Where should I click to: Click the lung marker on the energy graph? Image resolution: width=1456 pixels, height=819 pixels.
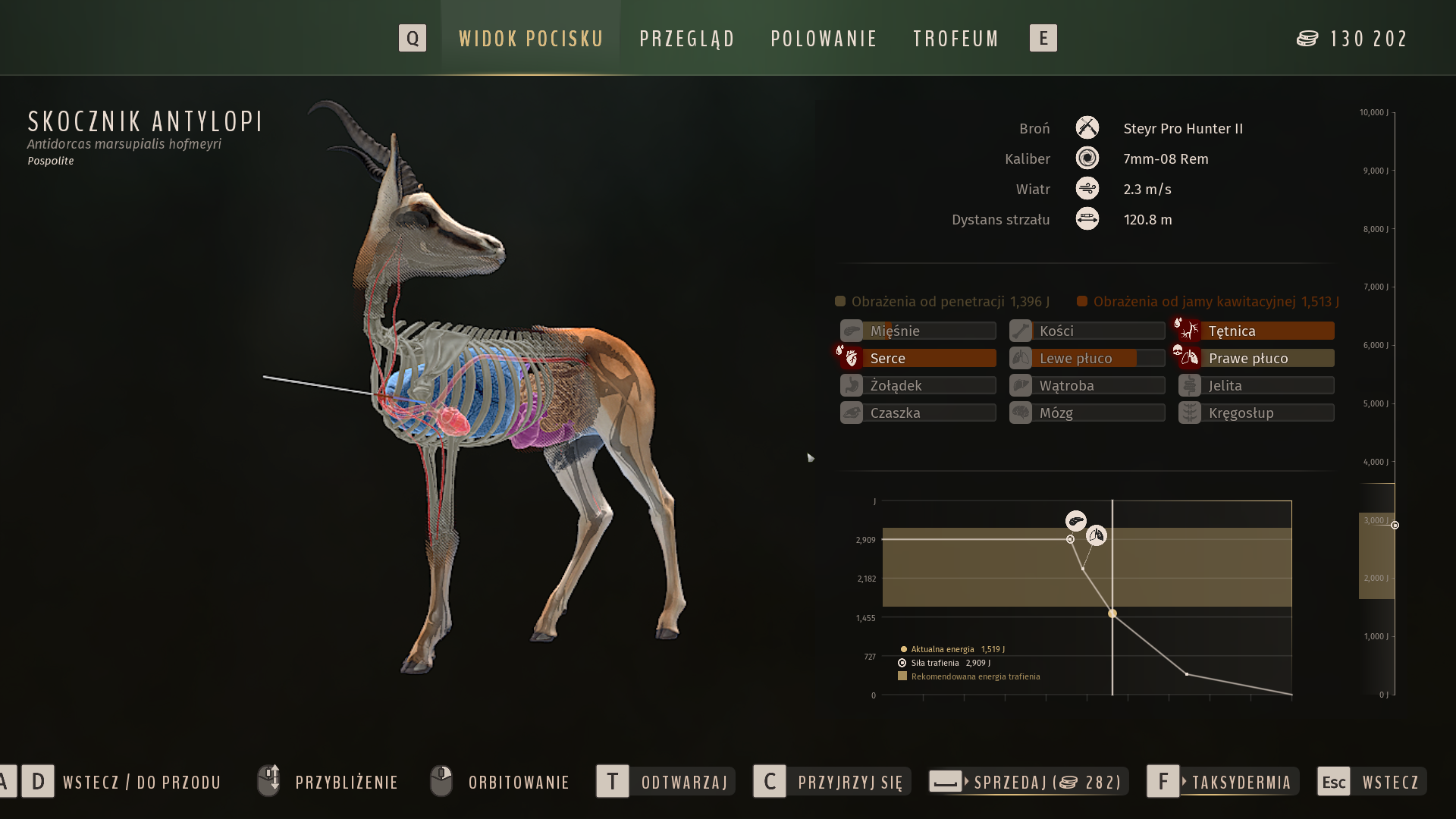(x=1096, y=535)
